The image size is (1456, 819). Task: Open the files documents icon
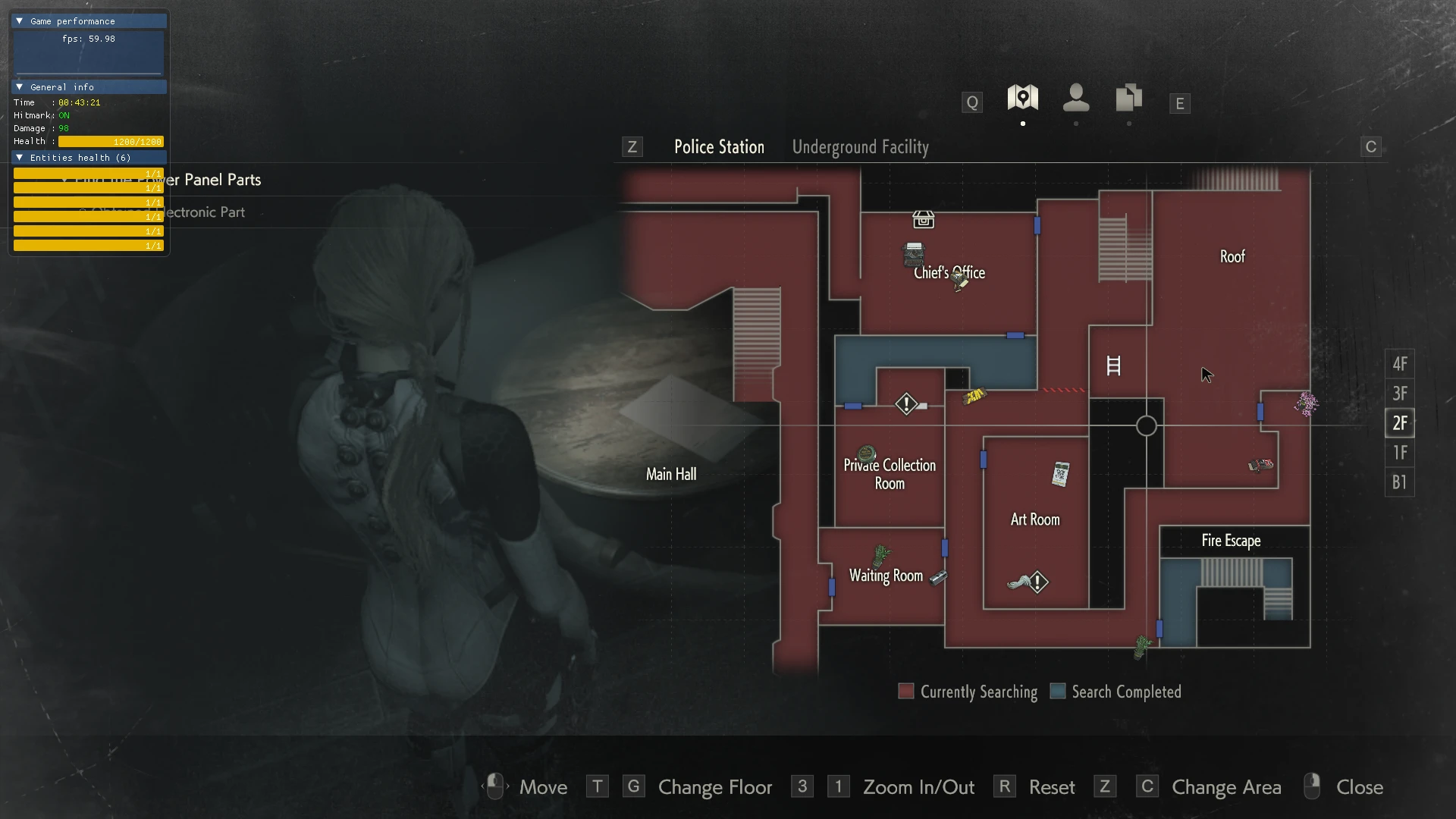[x=1128, y=98]
